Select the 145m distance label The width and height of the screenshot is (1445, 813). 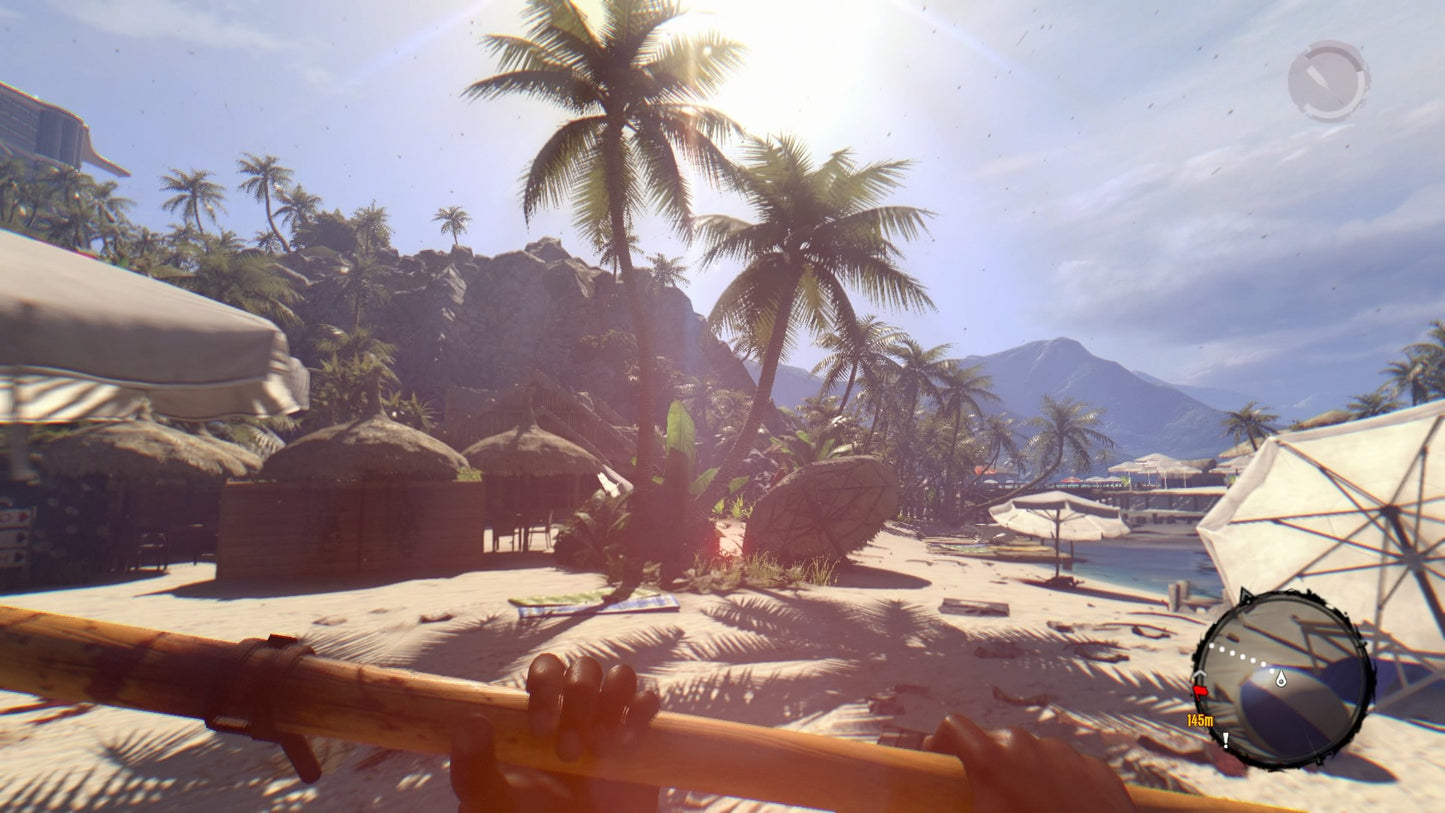pos(1200,719)
